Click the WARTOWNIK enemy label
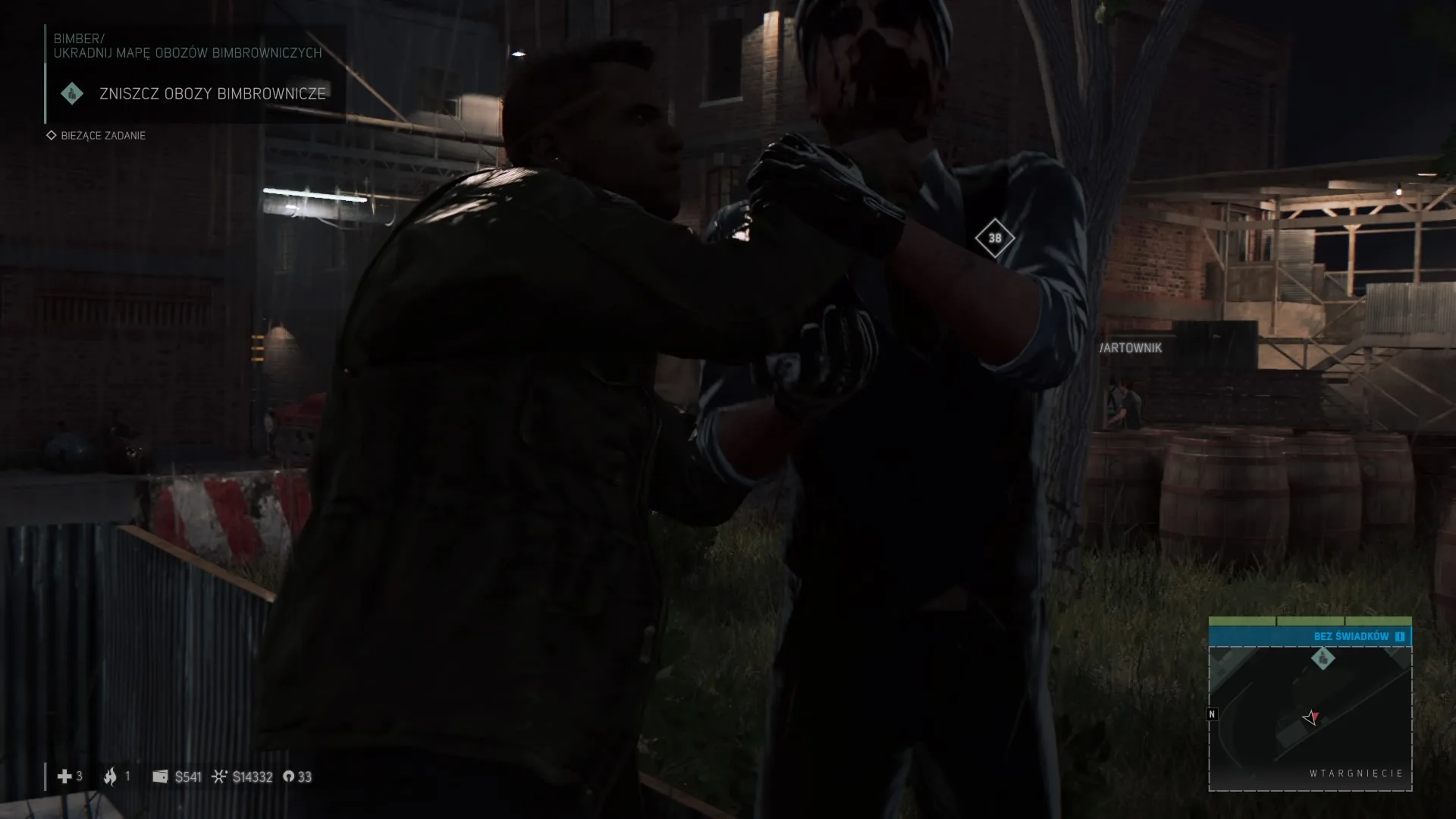 [x=1131, y=348]
